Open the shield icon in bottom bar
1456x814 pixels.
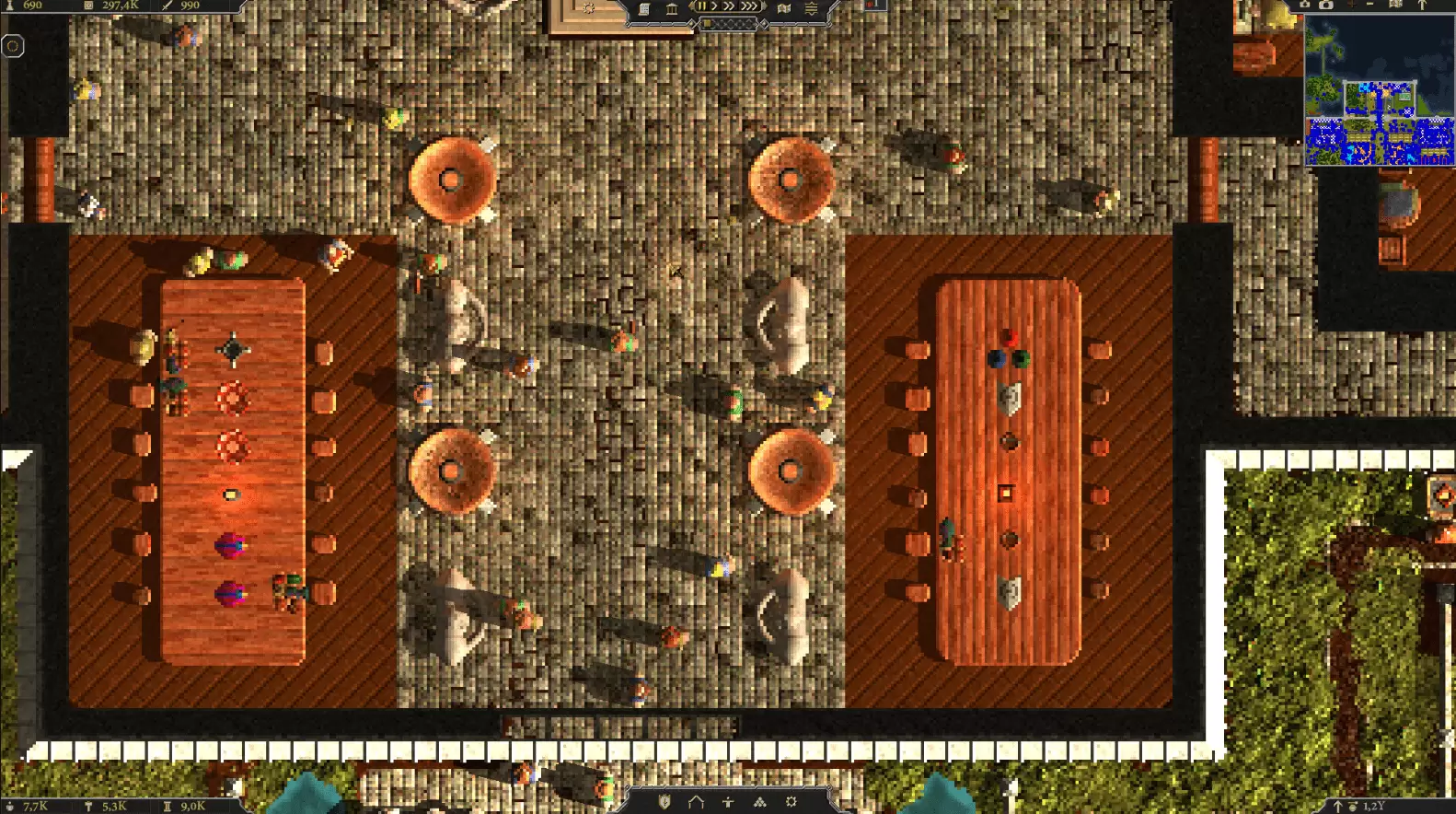point(664,802)
